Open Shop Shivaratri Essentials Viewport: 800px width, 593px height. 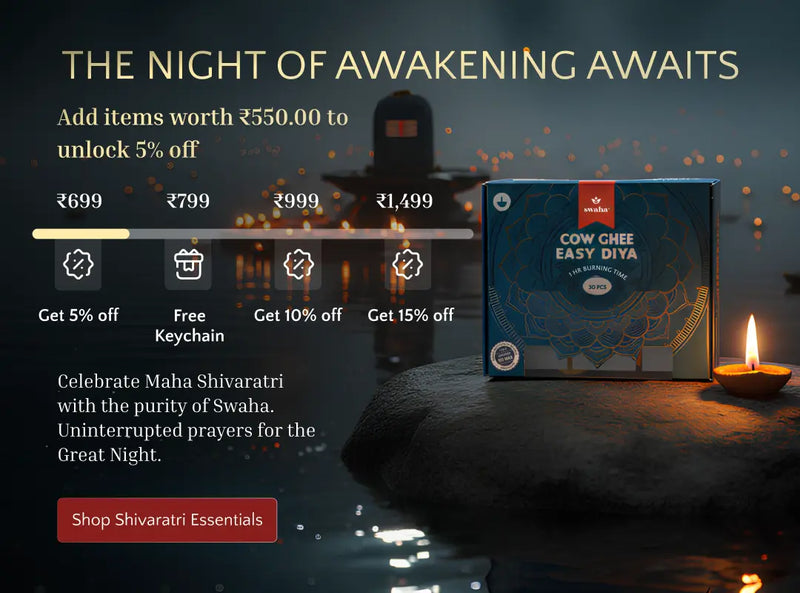(167, 520)
